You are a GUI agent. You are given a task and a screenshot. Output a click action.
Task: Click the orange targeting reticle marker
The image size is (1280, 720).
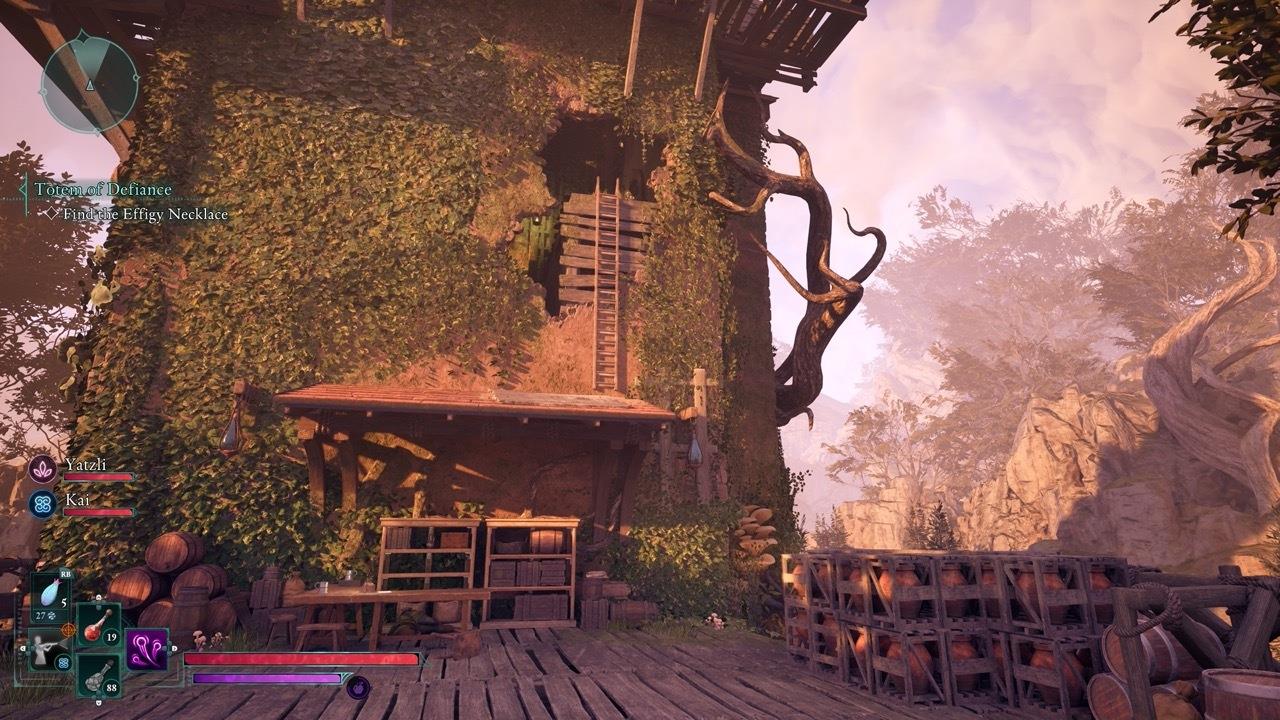point(68,629)
